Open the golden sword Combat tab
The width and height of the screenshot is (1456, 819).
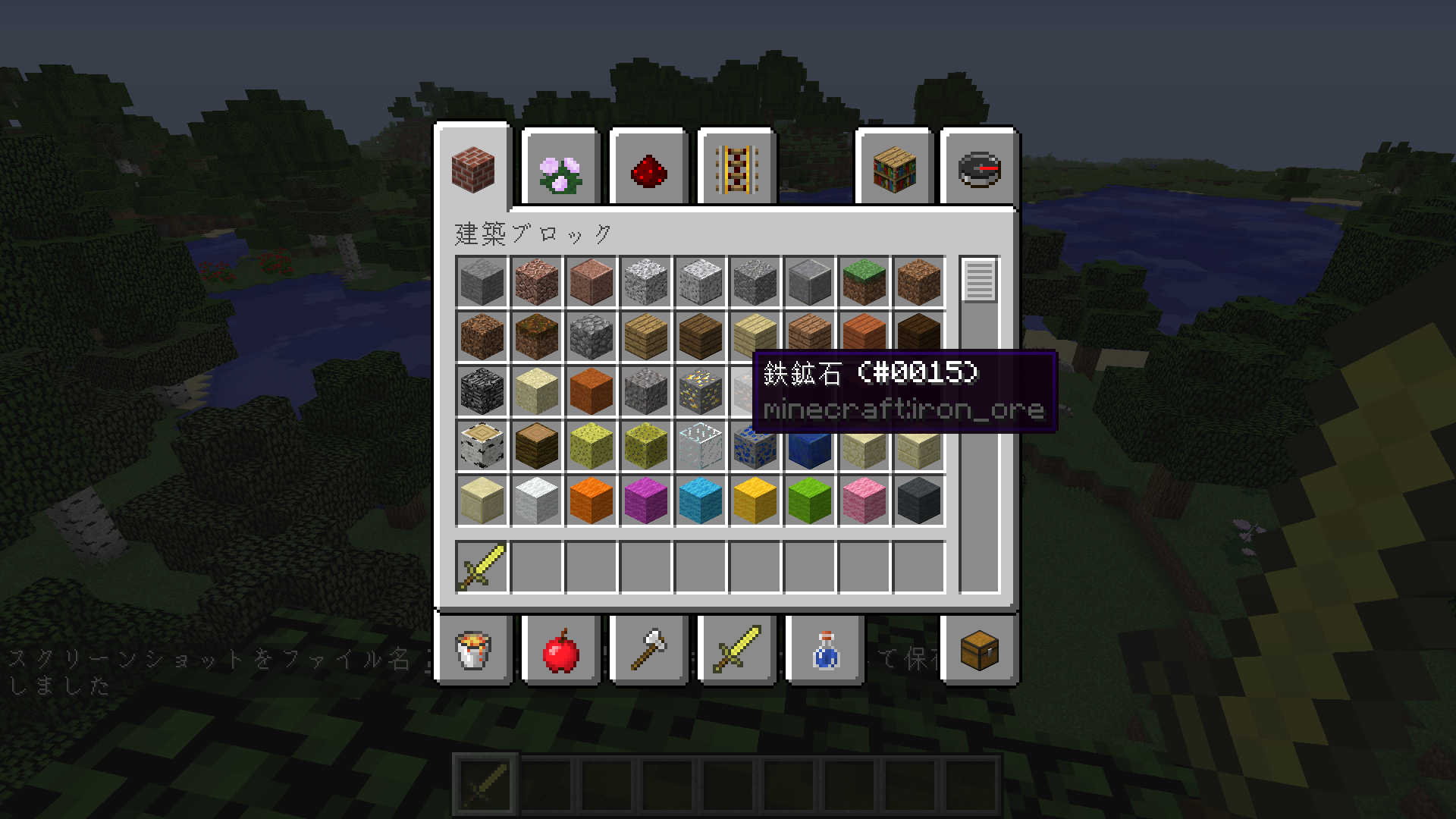tap(736, 651)
